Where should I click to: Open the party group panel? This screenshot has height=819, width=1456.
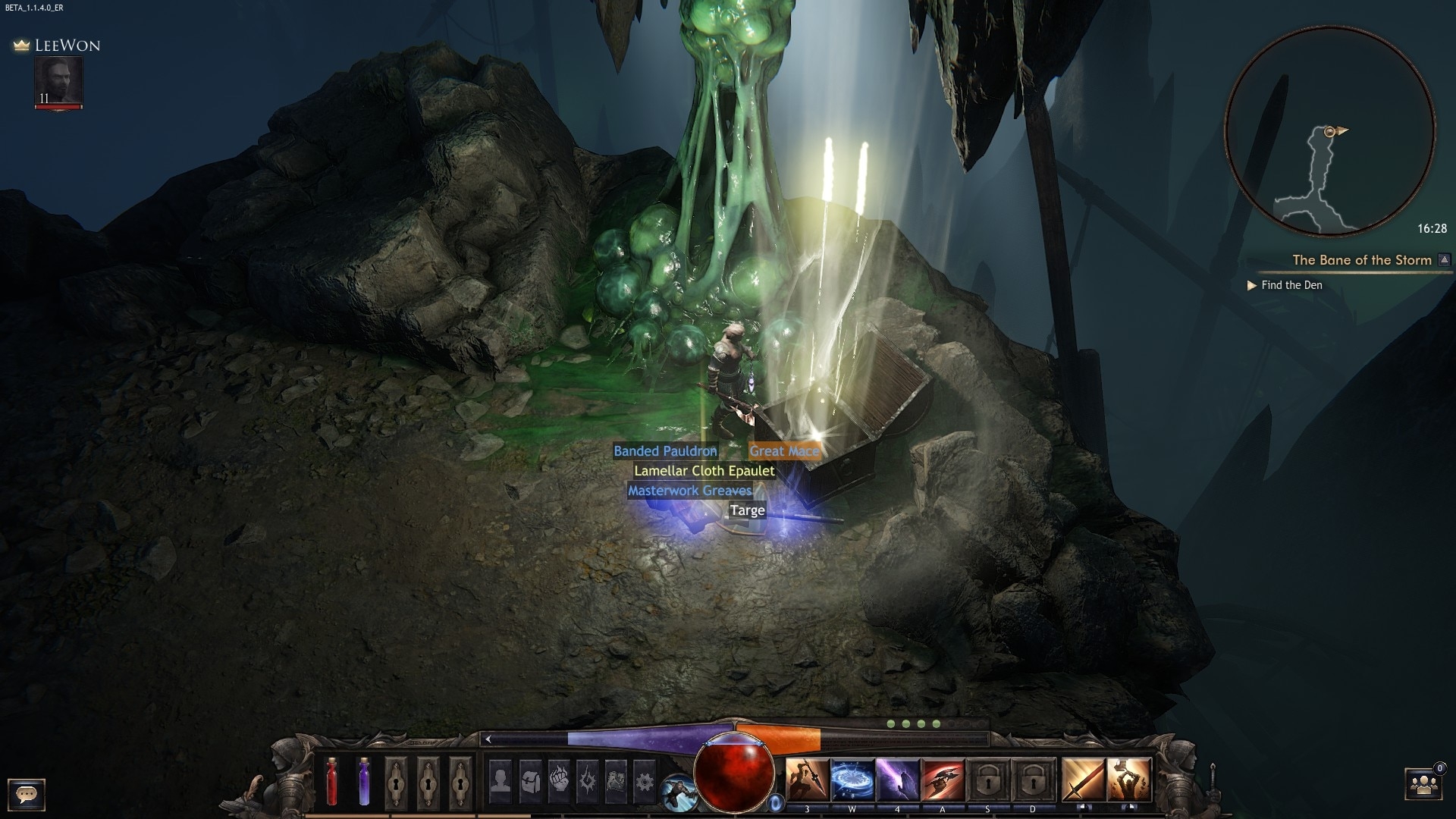click(x=1423, y=785)
